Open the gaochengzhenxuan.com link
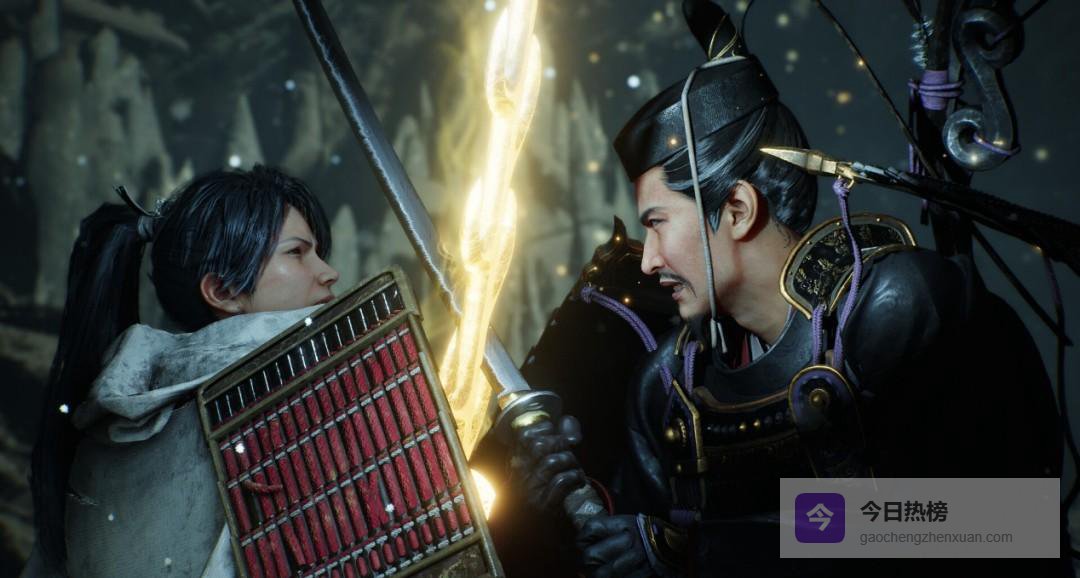 pyautogui.click(x=935, y=538)
